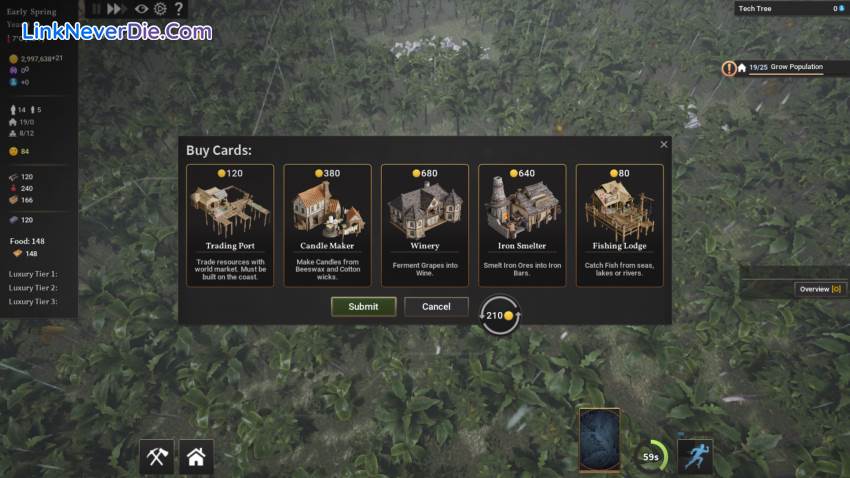This screenshot has height=478, width=850.
Task: Open the hammer and pickaxe build menu
Action: click(x=157, y=457)
